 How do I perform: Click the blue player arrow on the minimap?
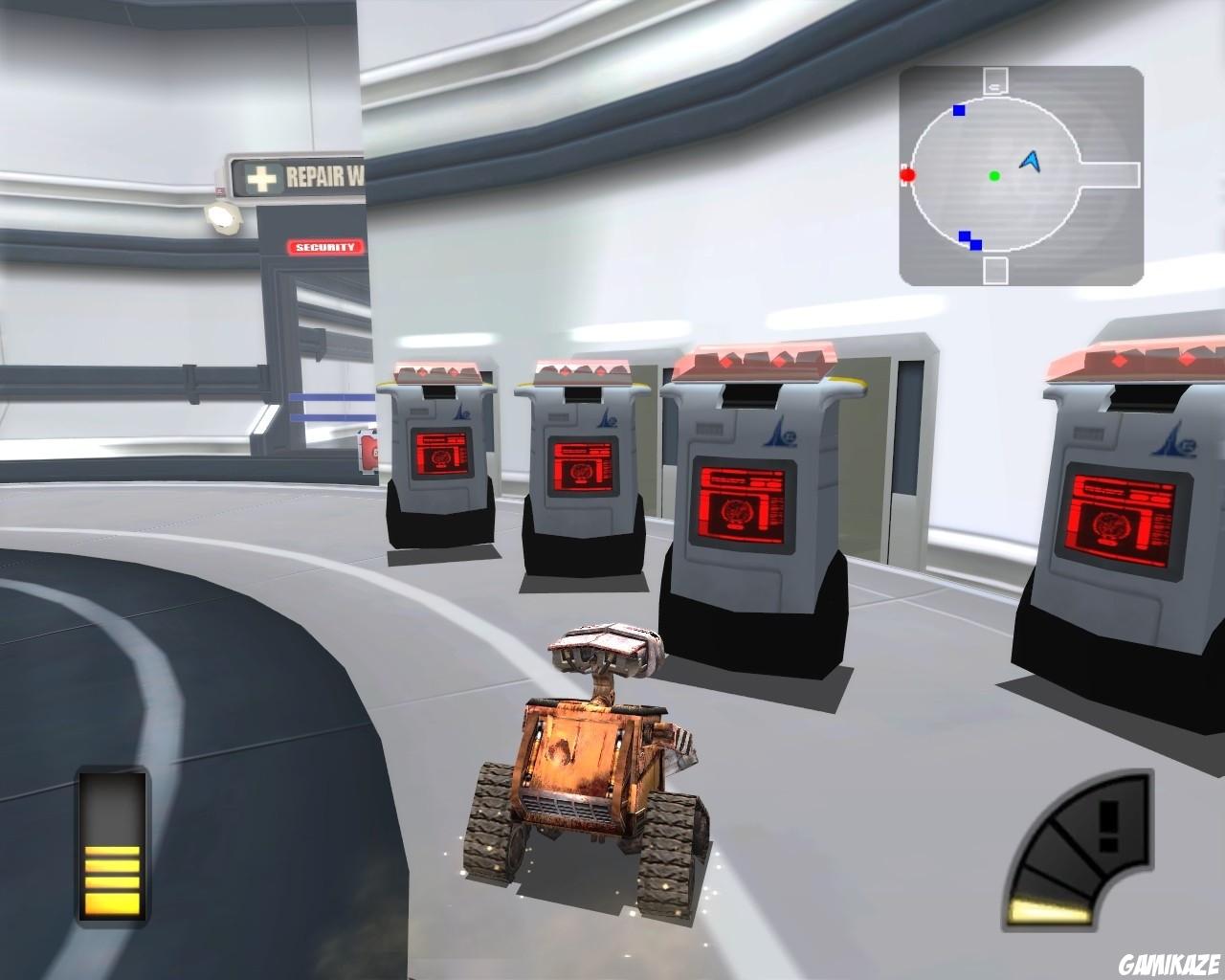coord(1032,161)
